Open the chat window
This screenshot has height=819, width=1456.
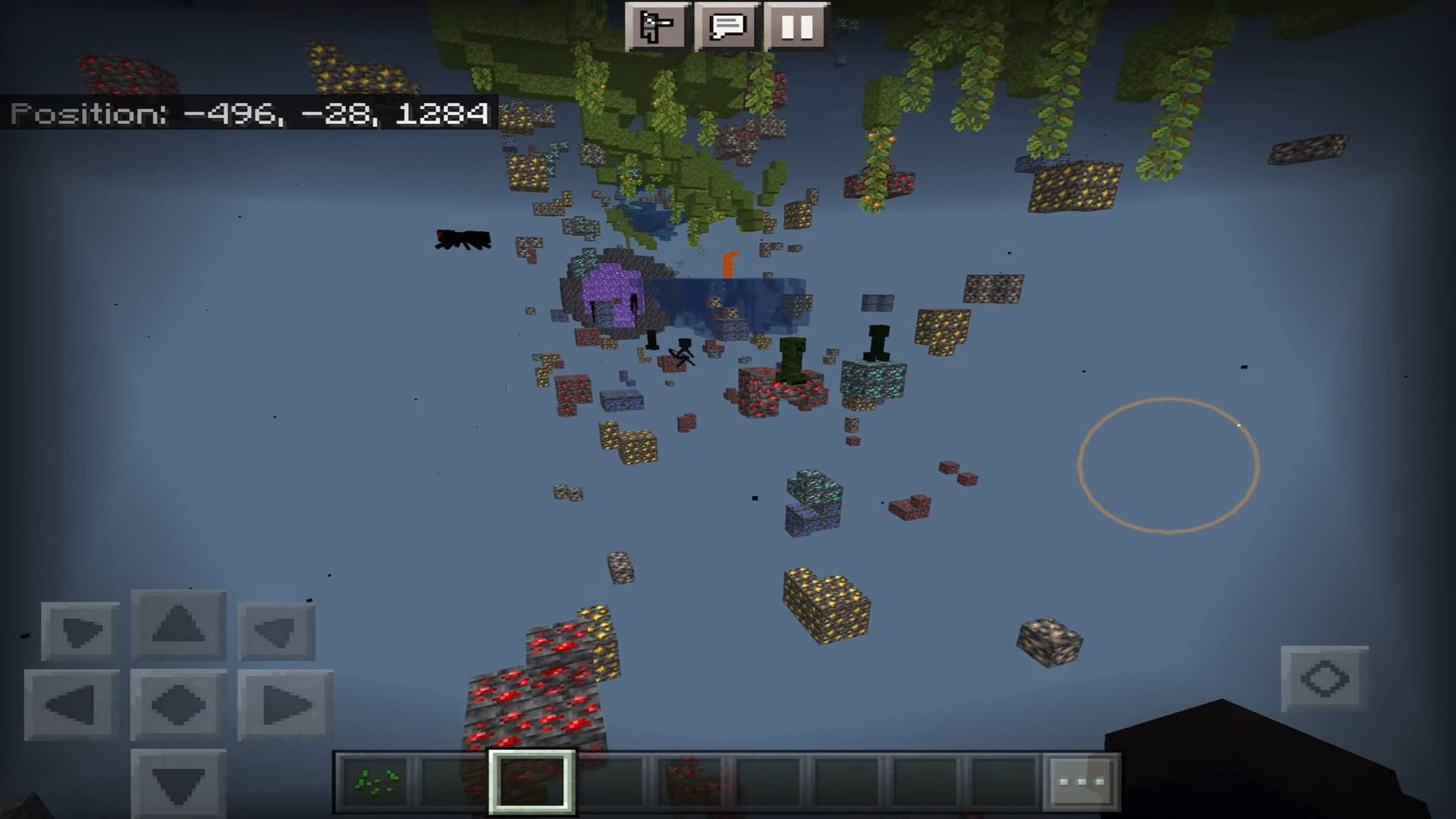(x=727, y=27)
